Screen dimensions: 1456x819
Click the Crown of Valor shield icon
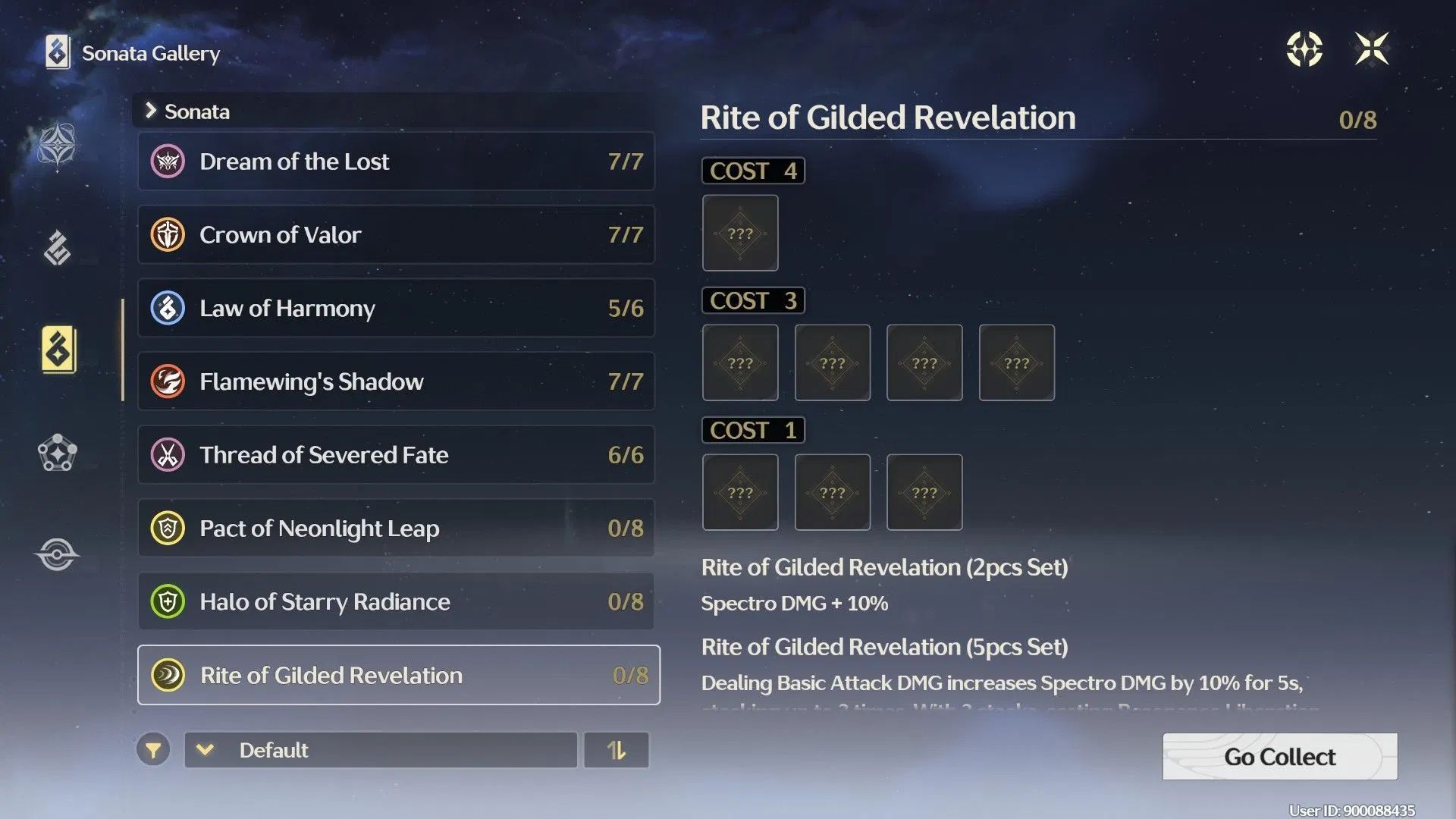(168, 234)
